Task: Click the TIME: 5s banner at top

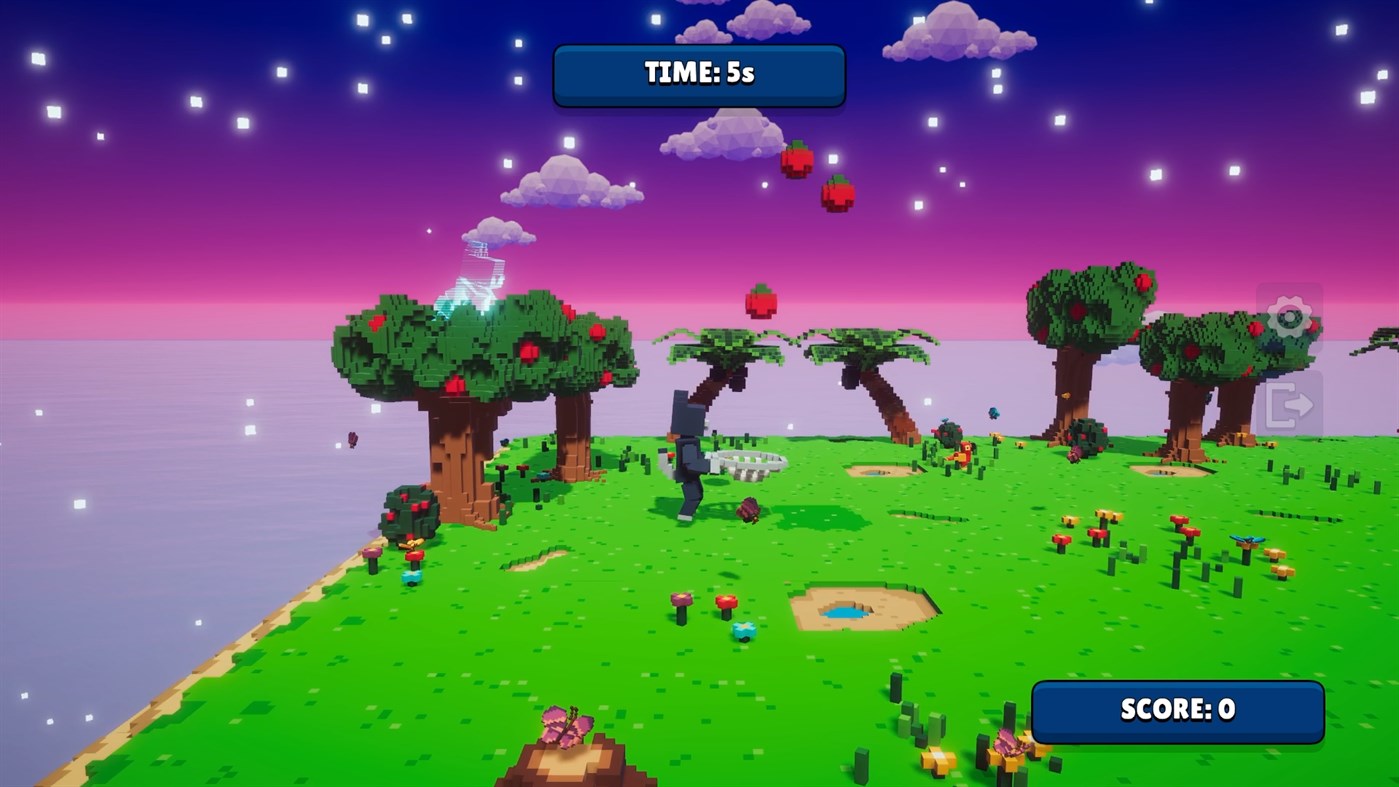Action: point(697,74)
